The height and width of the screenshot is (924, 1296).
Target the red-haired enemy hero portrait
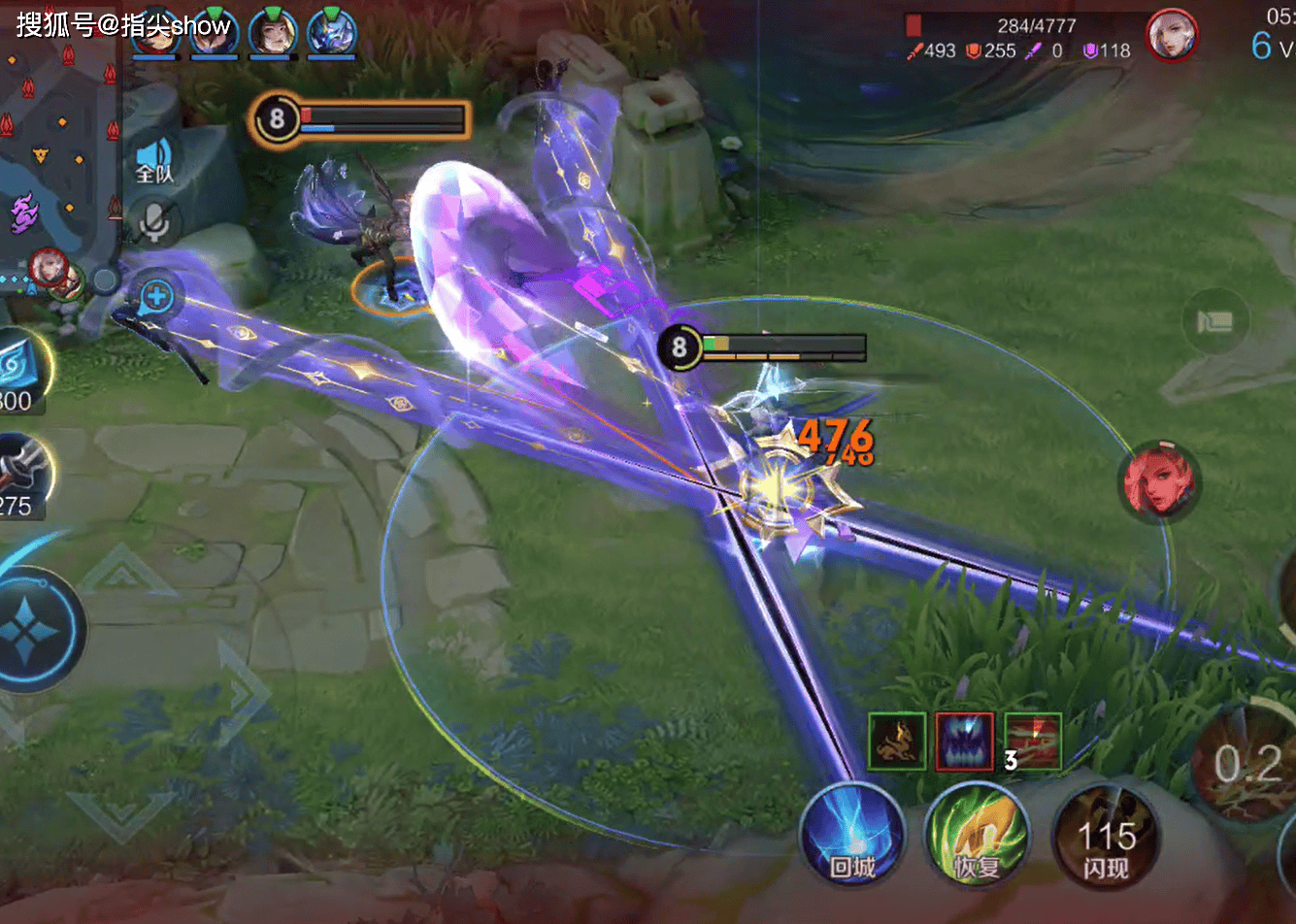pos(1161,481)
